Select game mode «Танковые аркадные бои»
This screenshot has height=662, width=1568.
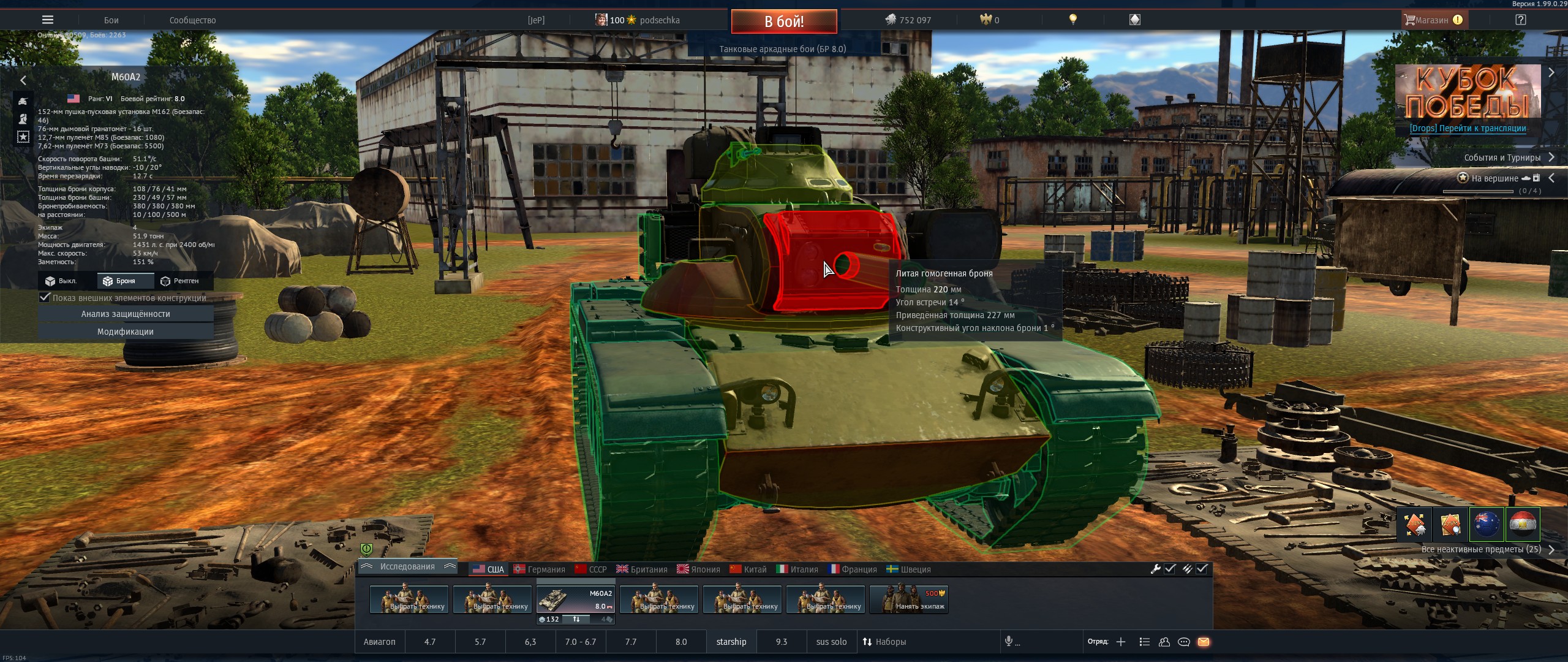pyautogui.click(x=782, y=49)
